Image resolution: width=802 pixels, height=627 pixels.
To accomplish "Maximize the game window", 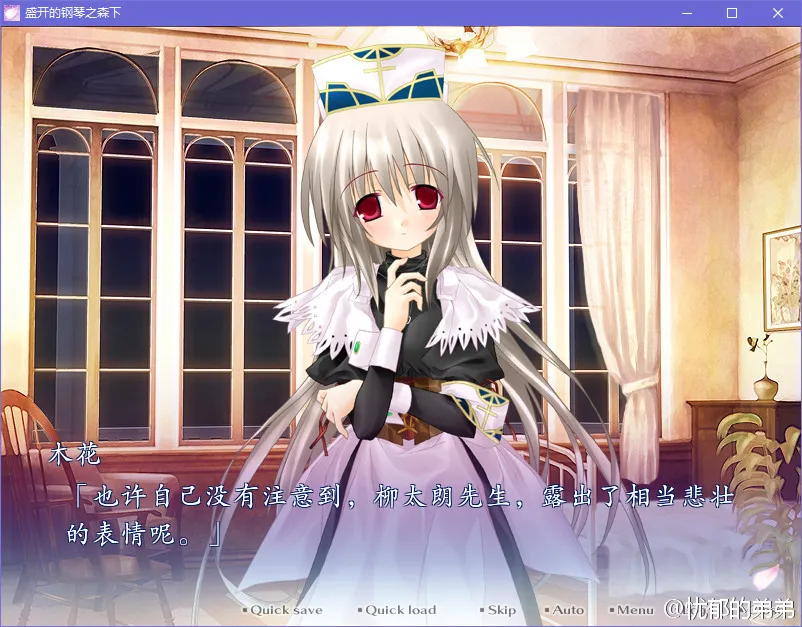I will pos(732,13).
